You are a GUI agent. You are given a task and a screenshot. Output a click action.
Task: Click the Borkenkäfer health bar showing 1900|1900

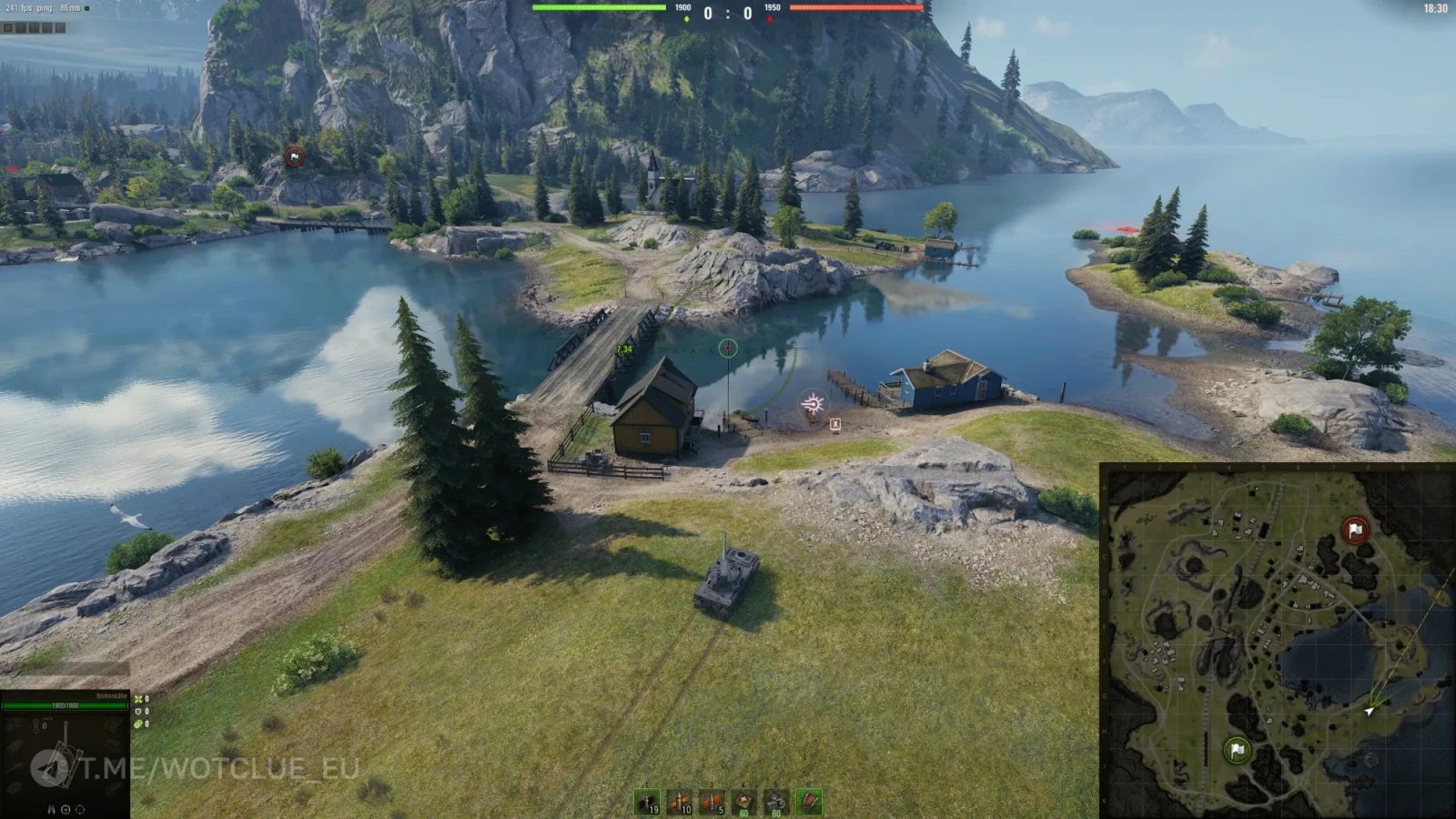point(65,705)
